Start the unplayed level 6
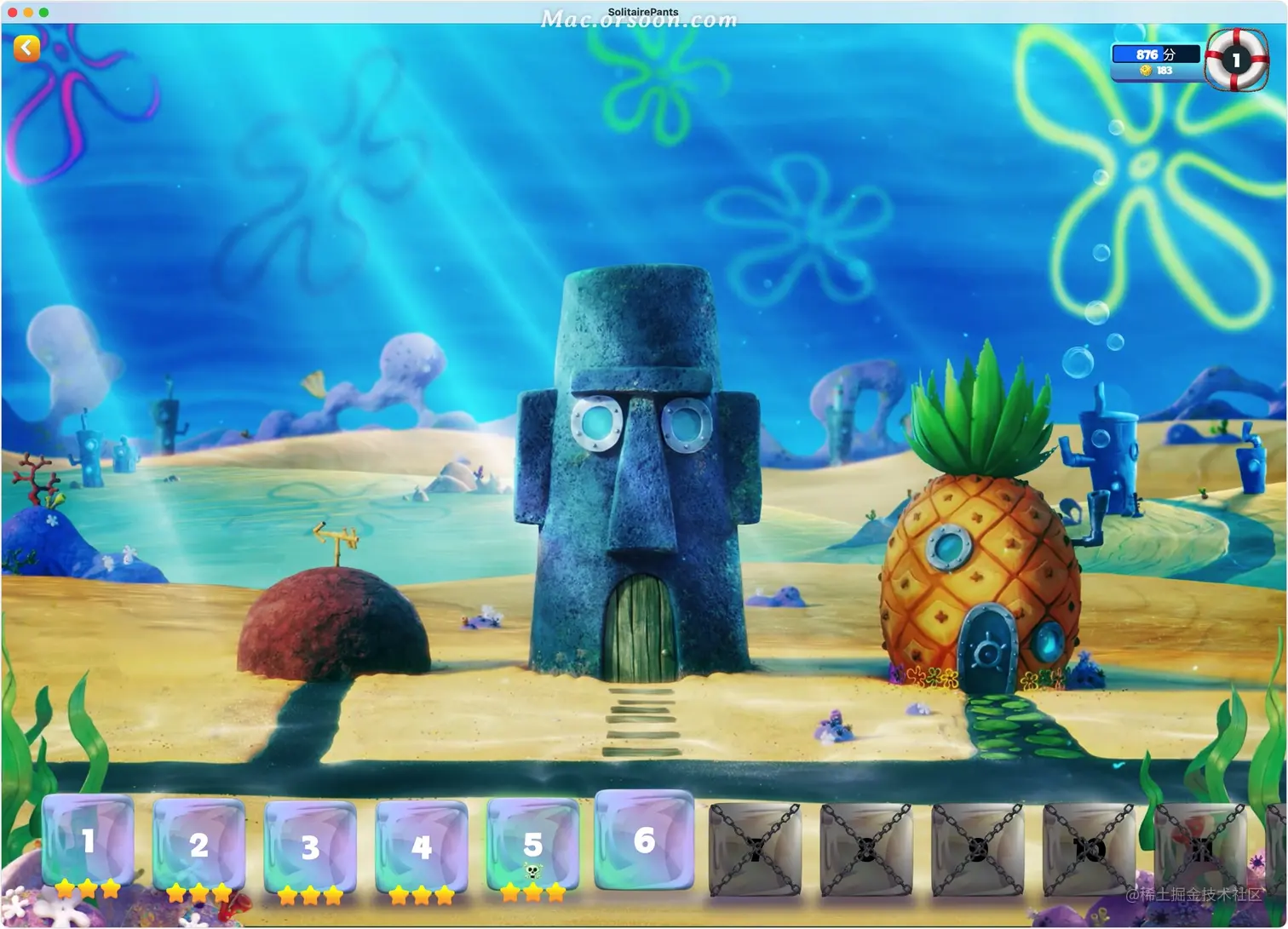1288x929 pixels. click(644, 840)
